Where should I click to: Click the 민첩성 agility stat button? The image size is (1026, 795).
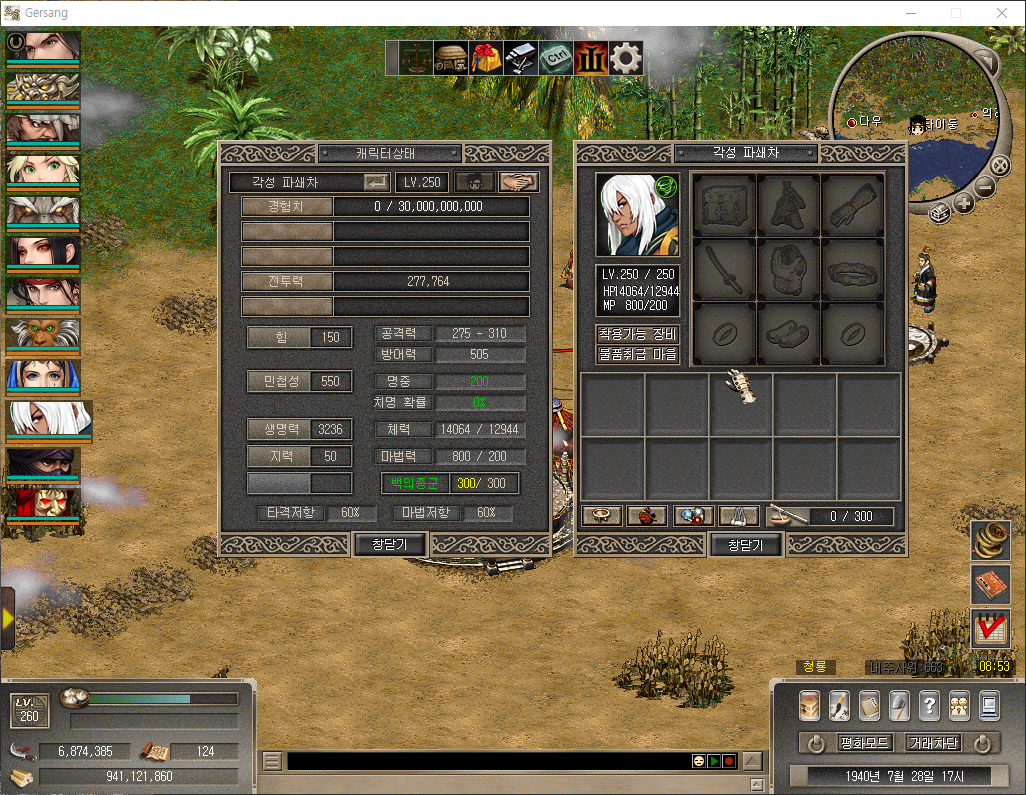(280, 381)
